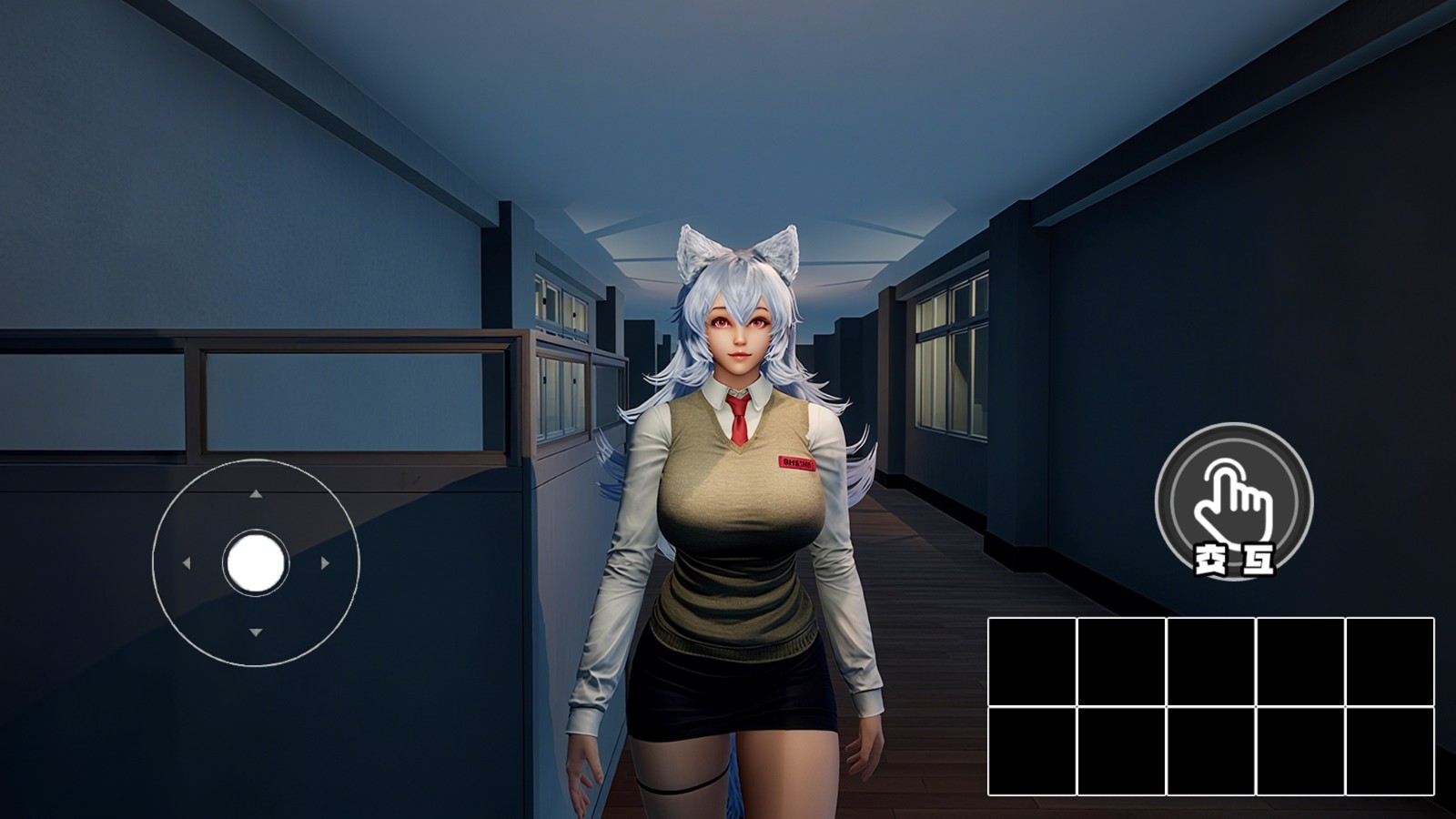Click the down arrow on the virtual joystick

coord(257,632)
